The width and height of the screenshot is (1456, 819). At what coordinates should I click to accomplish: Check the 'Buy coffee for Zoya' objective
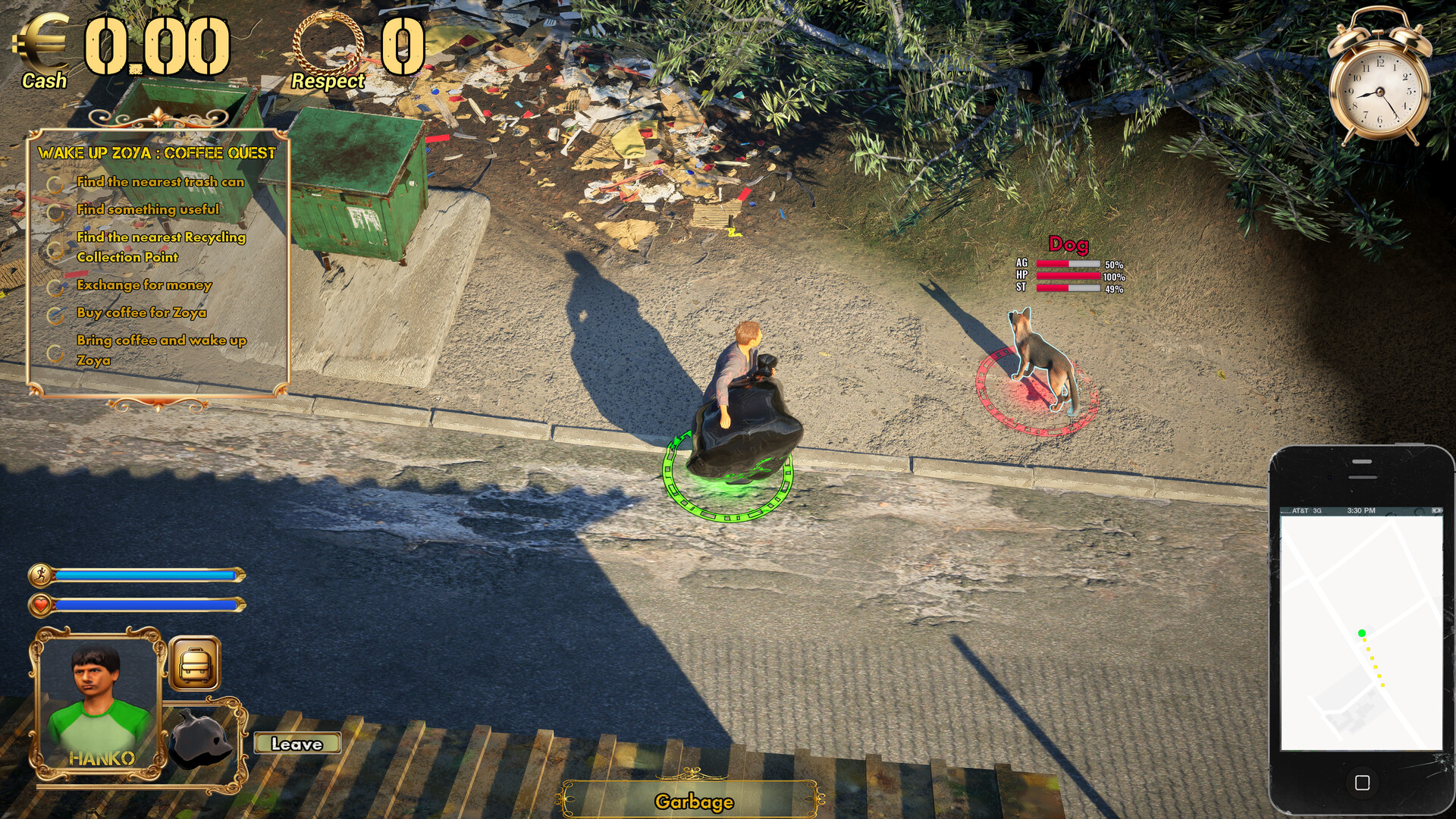tap(55, 312)
